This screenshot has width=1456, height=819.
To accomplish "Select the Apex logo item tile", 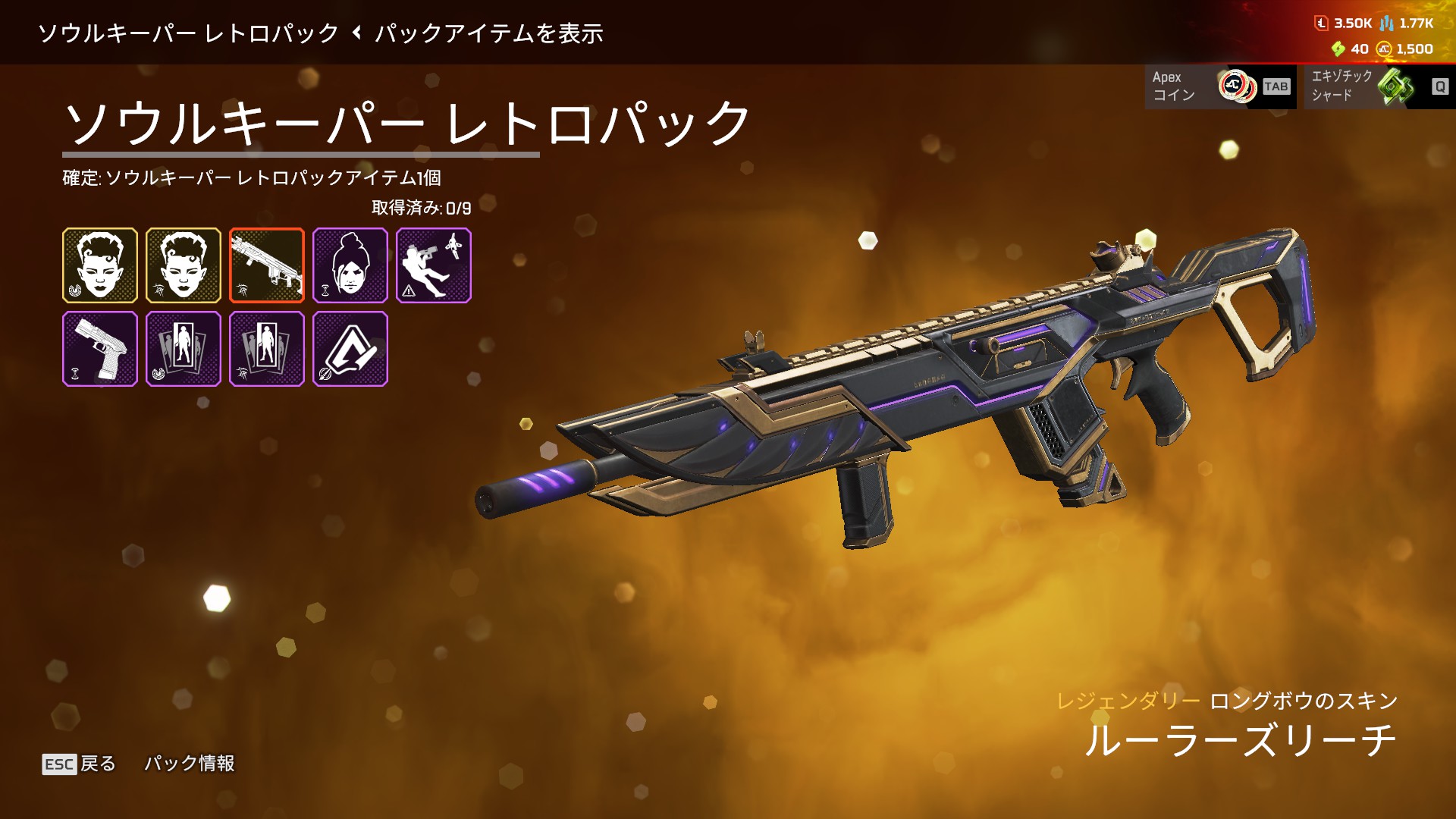I will click(x=350, y=349).
